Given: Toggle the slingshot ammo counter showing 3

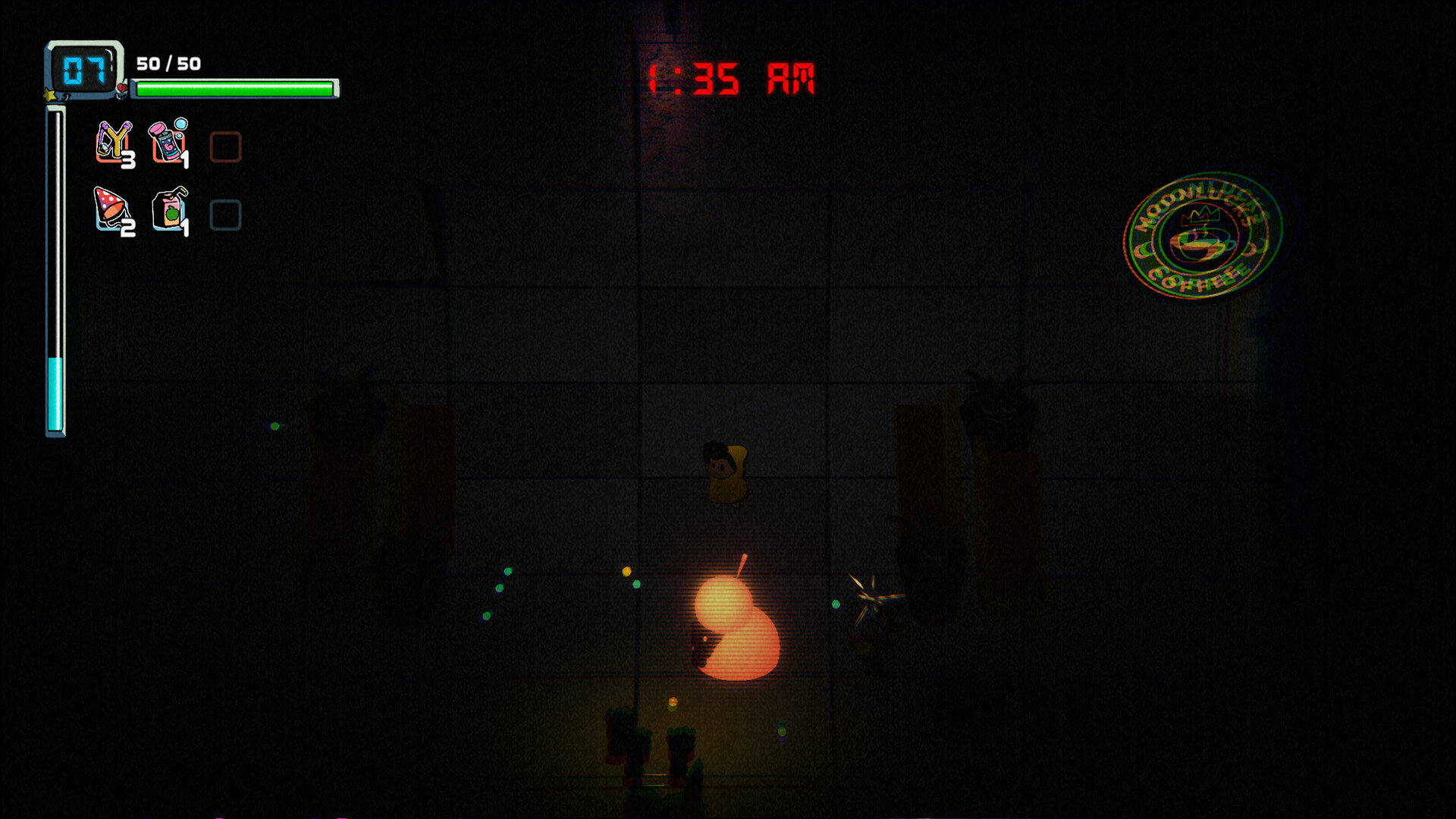Looking at the screenshot, I should point(129,161).
